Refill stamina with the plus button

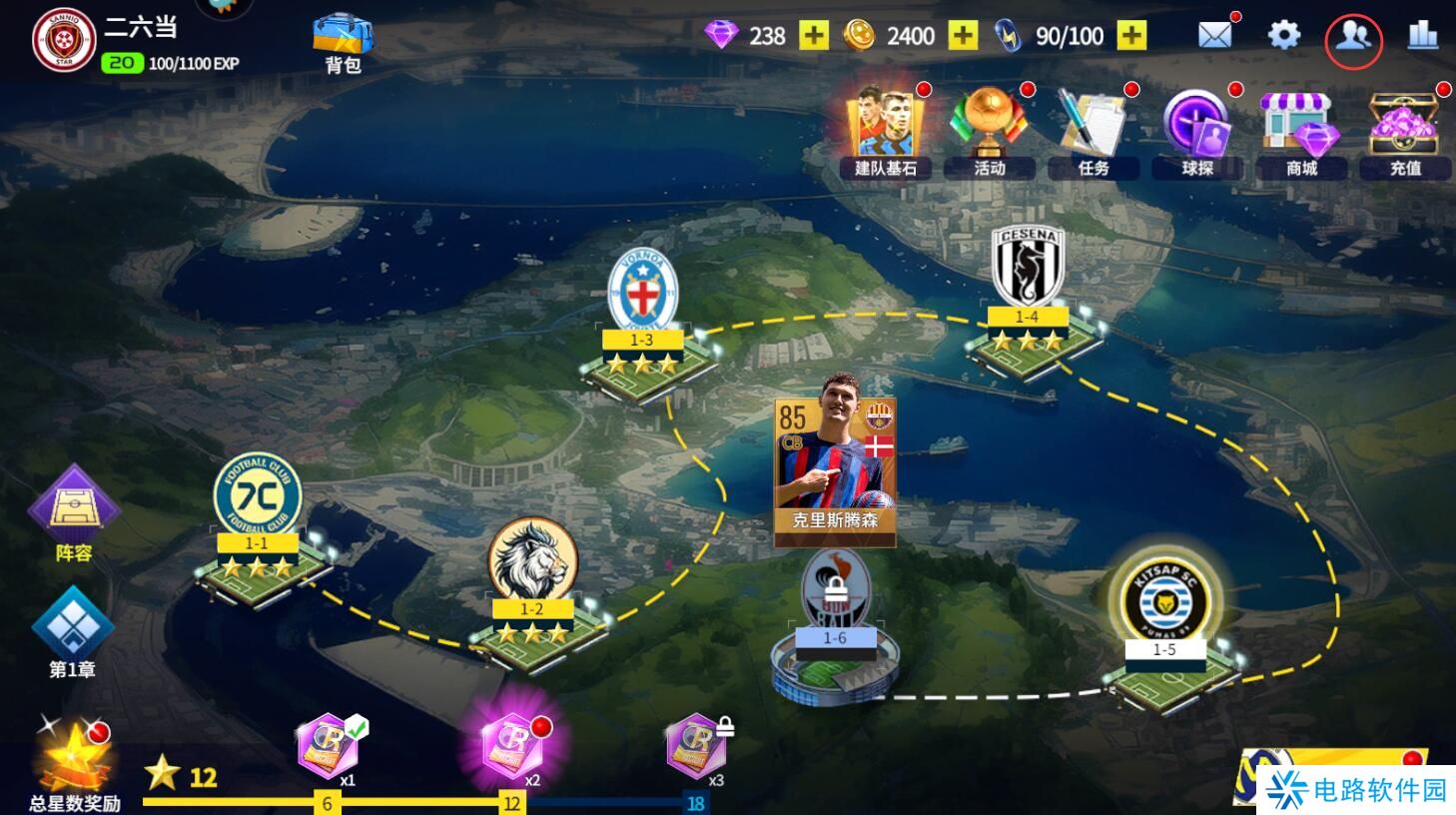point(1131,36)
